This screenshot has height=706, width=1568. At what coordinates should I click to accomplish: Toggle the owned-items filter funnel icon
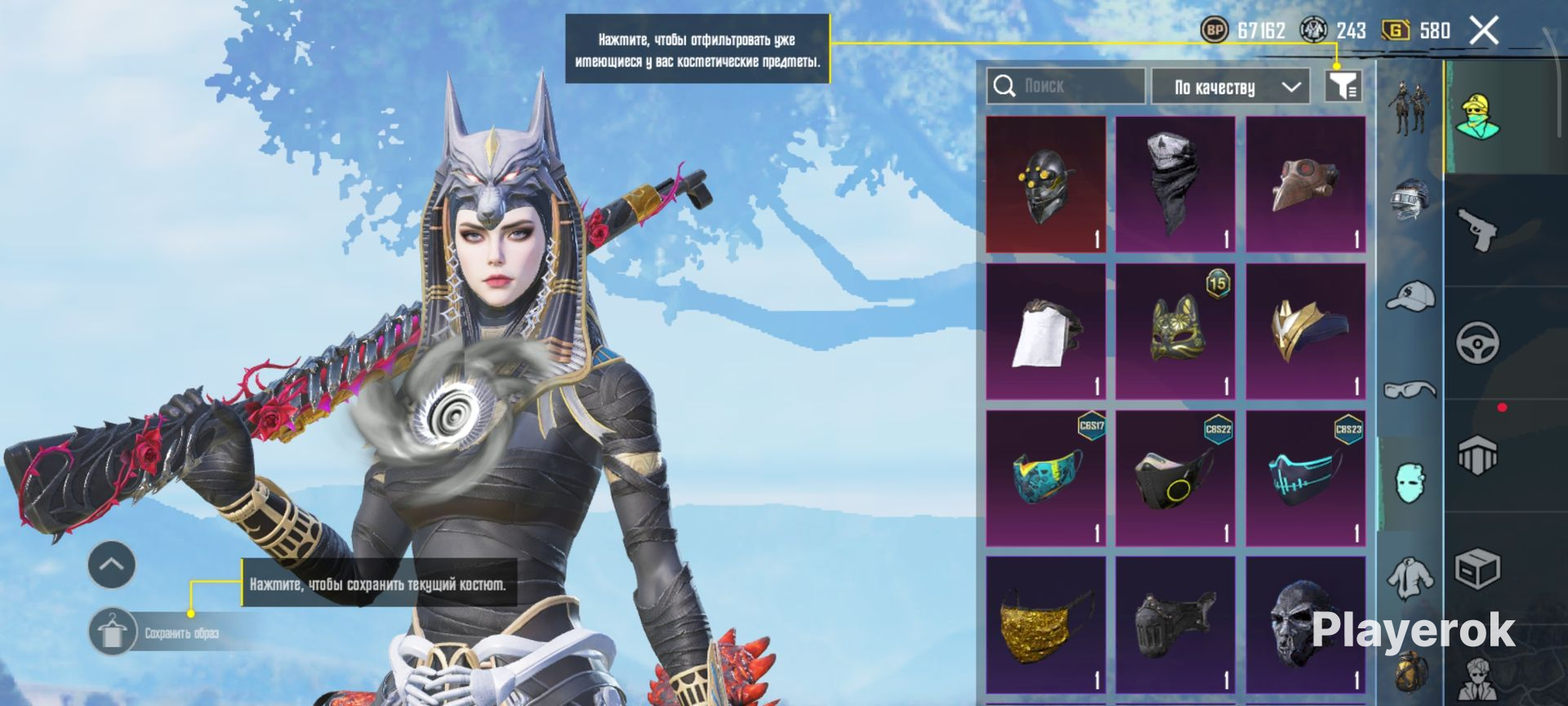1343,86
